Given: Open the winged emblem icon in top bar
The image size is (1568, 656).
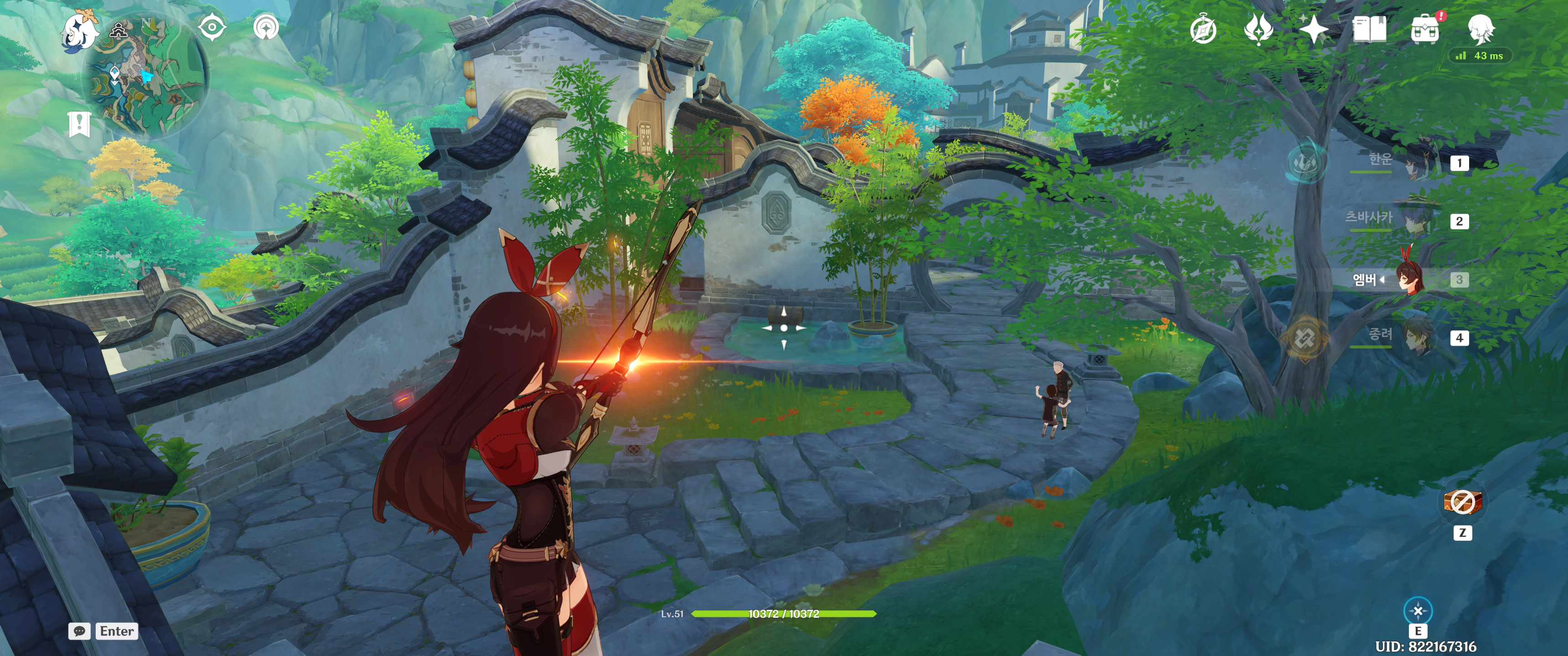Looking at the screenshot, I should pyautogui.click(x=1258, y=29).
